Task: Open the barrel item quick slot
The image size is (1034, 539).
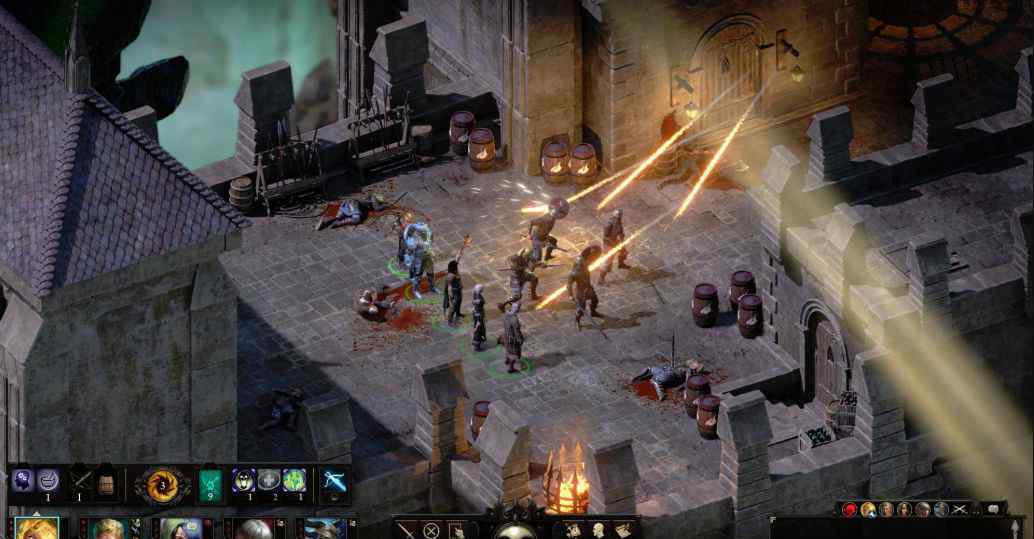Action: [x=107, y=484]
